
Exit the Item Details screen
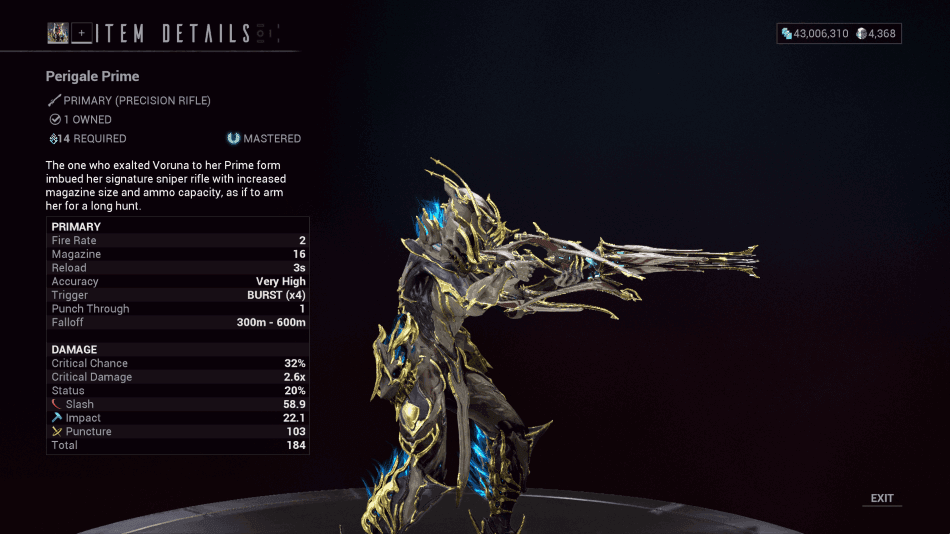[882, 498]
